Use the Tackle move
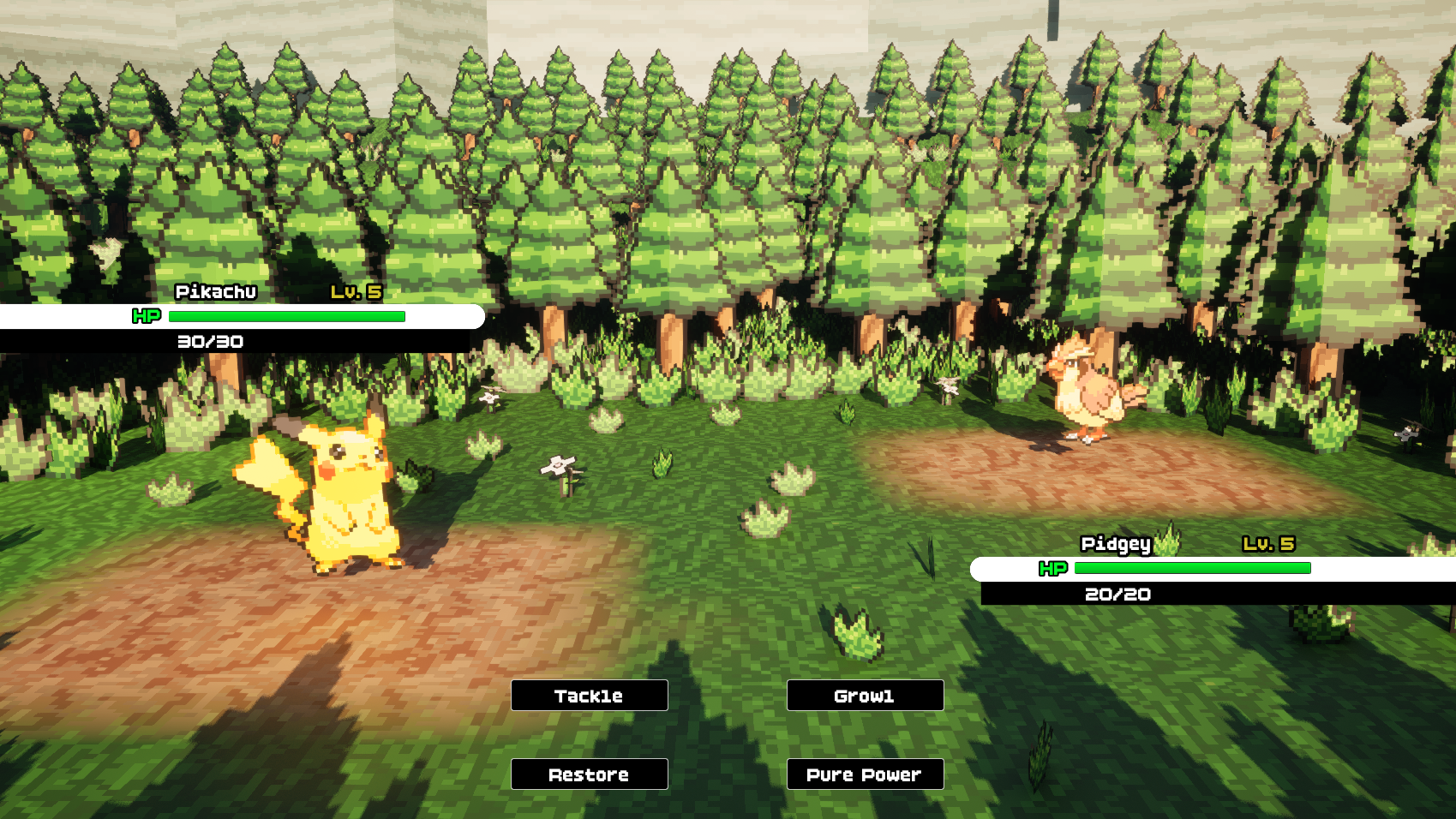The height and width of the screenshot is (819, 1456). coord(589,696)
